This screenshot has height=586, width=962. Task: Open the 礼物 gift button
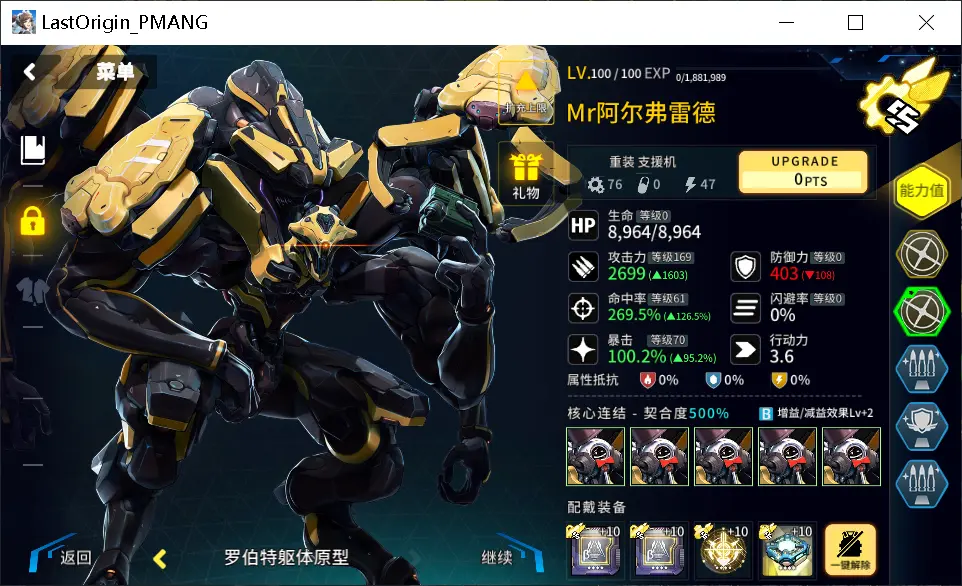(525, 175)
